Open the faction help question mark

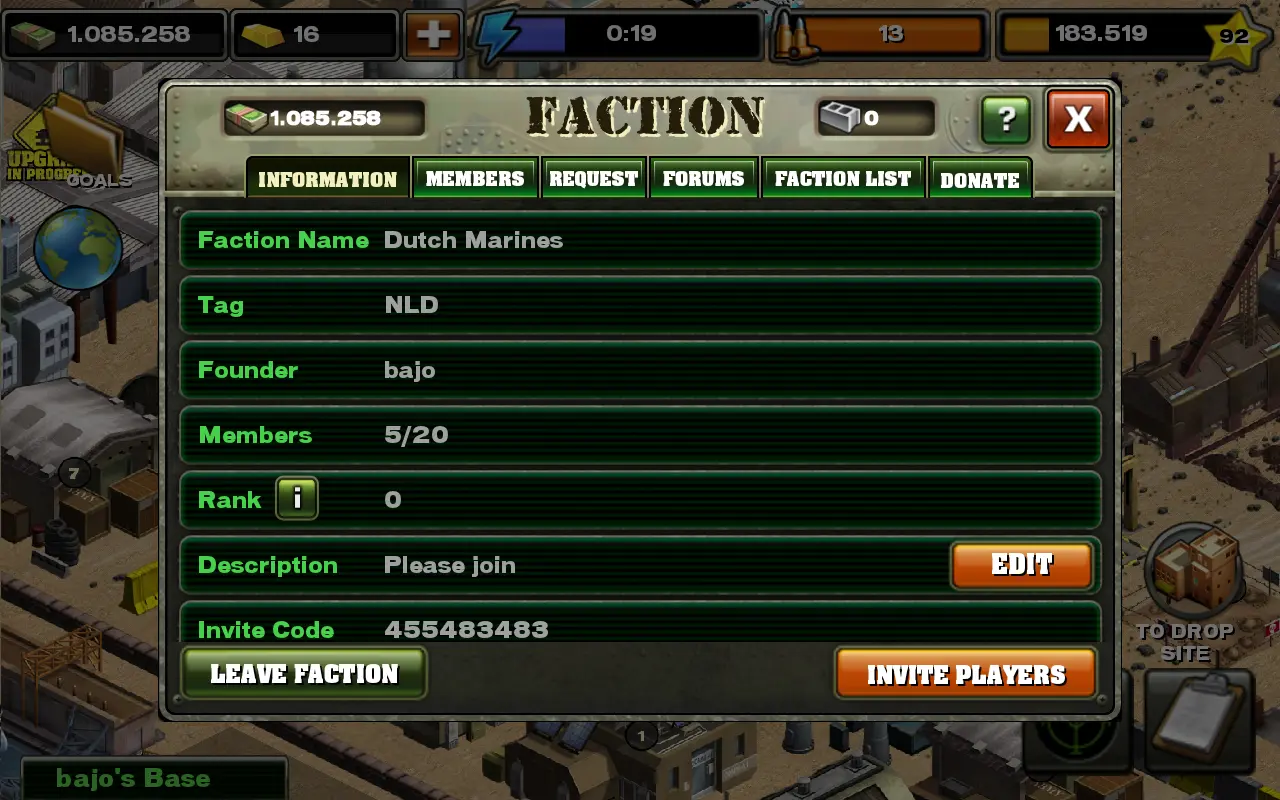pyautogui.click(x=1005, y=120)
